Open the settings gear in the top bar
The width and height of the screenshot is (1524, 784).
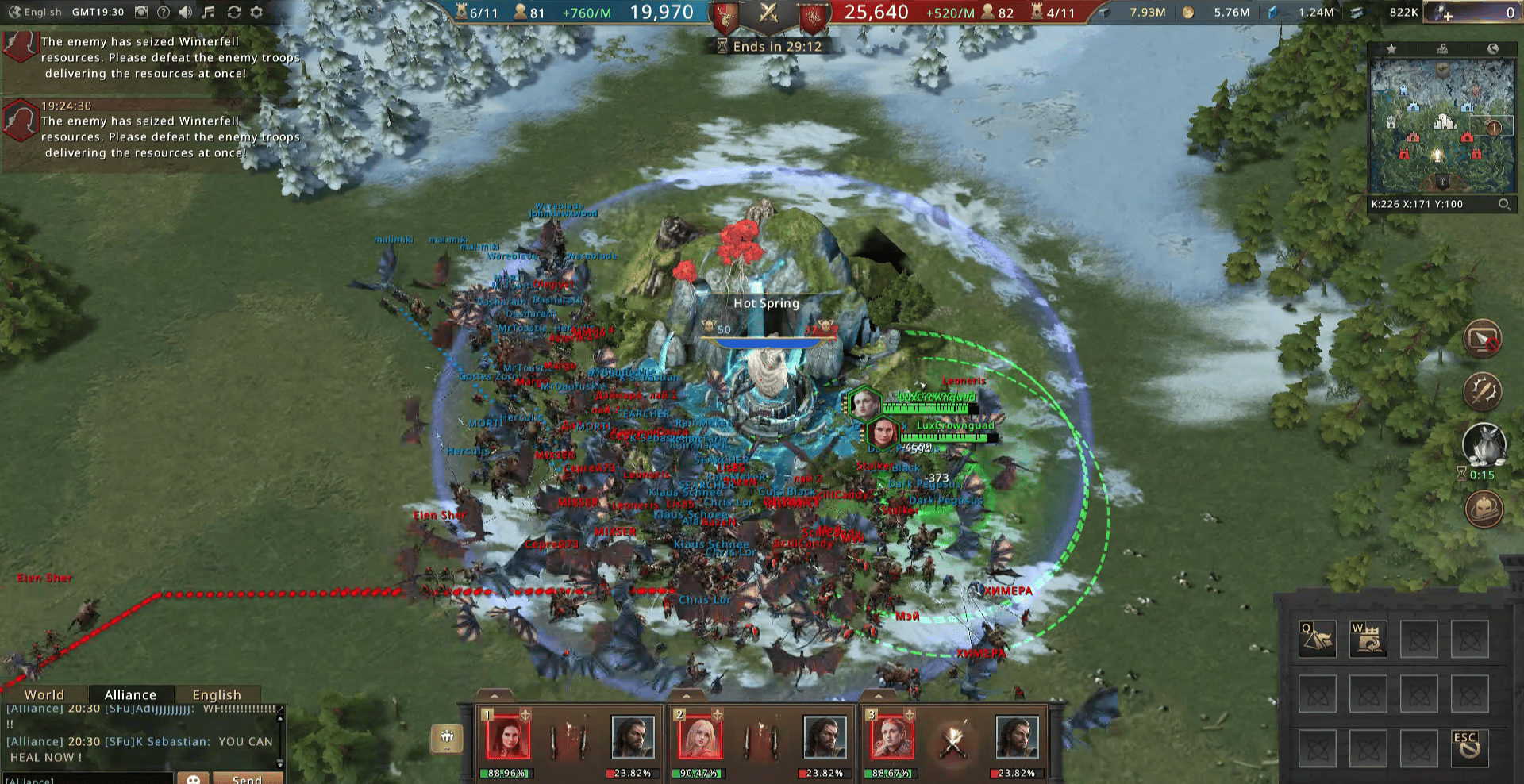coord(256,12)
